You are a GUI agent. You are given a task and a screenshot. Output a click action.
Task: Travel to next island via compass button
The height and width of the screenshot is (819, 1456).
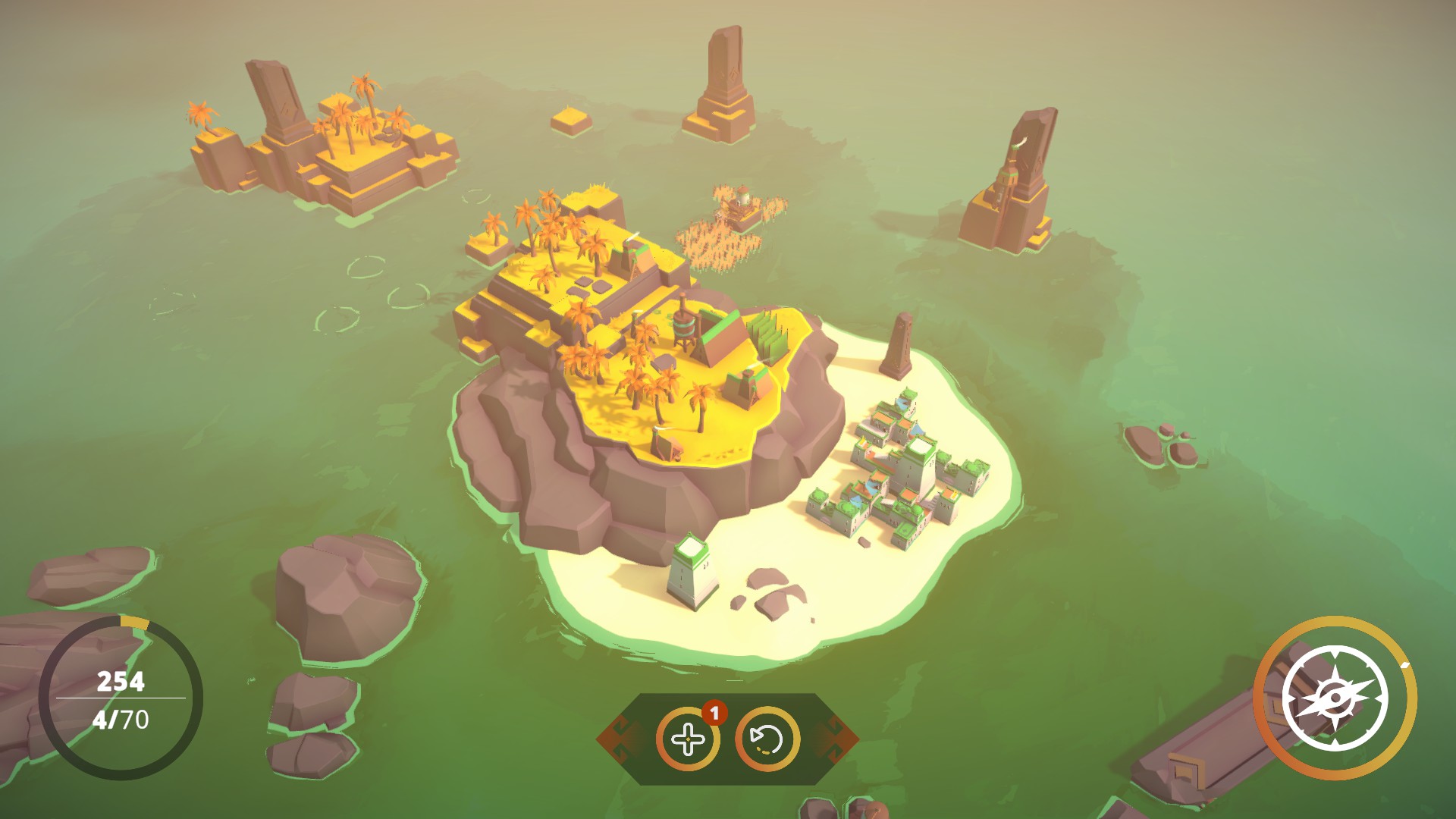(x=1335, y=697)
